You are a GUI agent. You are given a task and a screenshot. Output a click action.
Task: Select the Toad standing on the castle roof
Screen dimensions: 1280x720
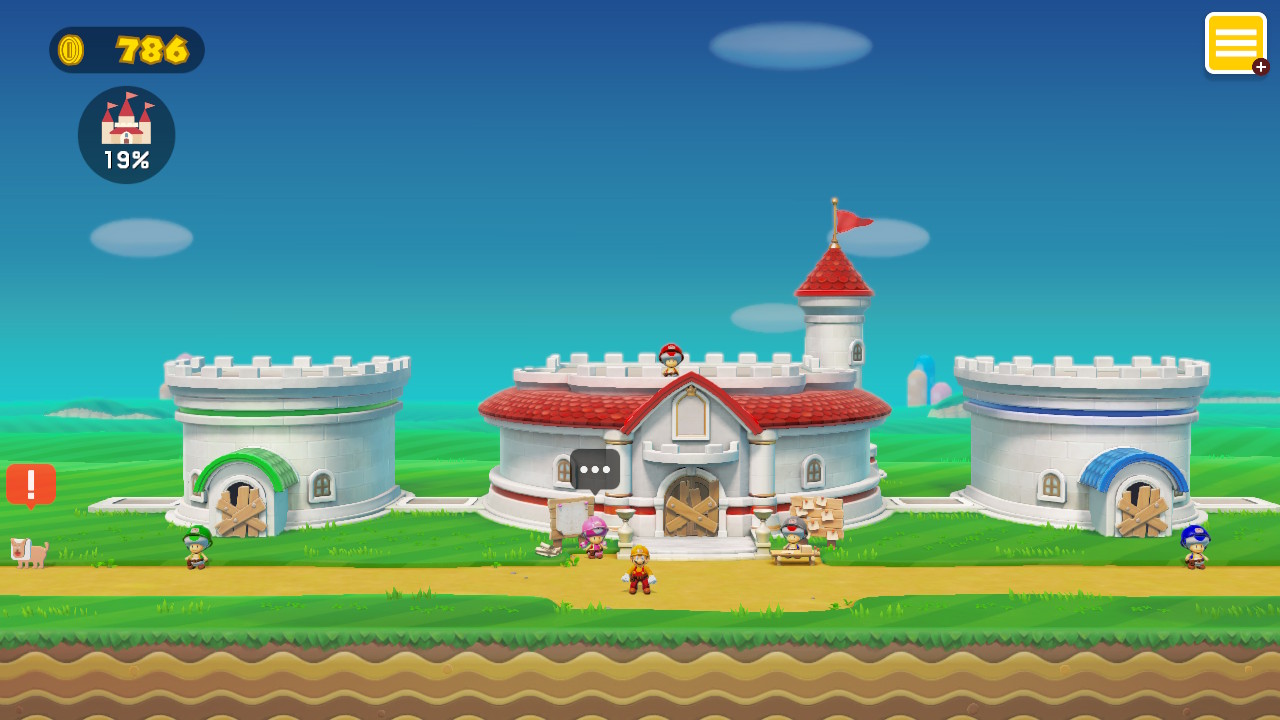(672, 357)
